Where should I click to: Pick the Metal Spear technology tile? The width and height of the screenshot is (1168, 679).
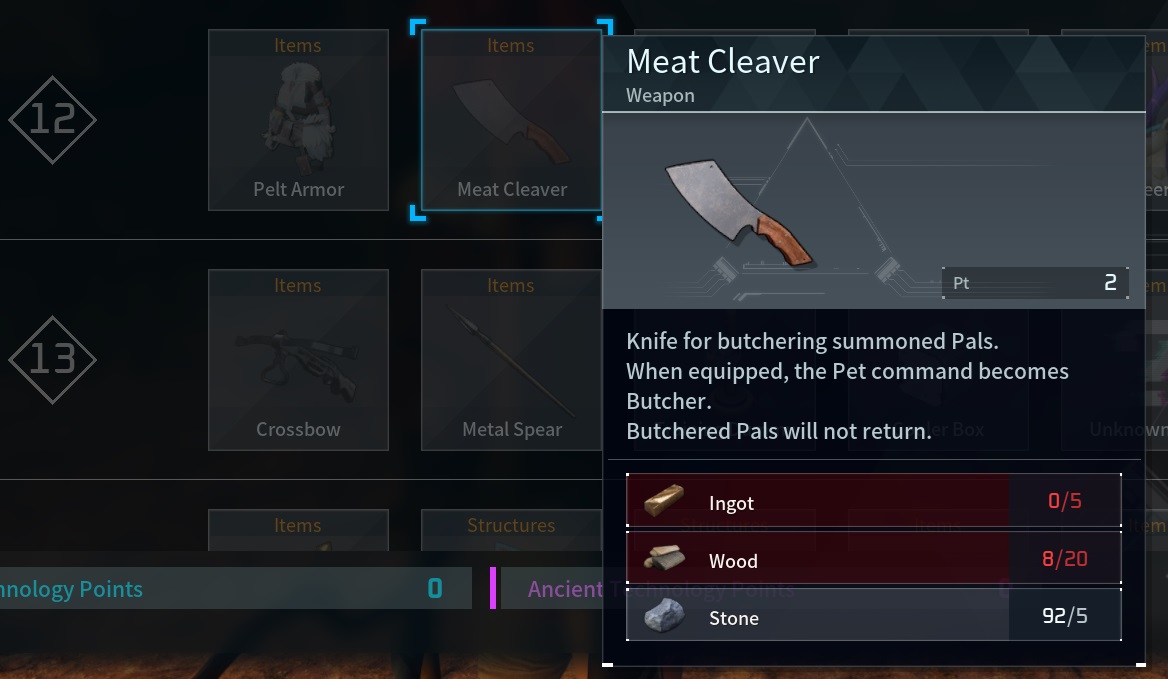click(x=510, y=360)
